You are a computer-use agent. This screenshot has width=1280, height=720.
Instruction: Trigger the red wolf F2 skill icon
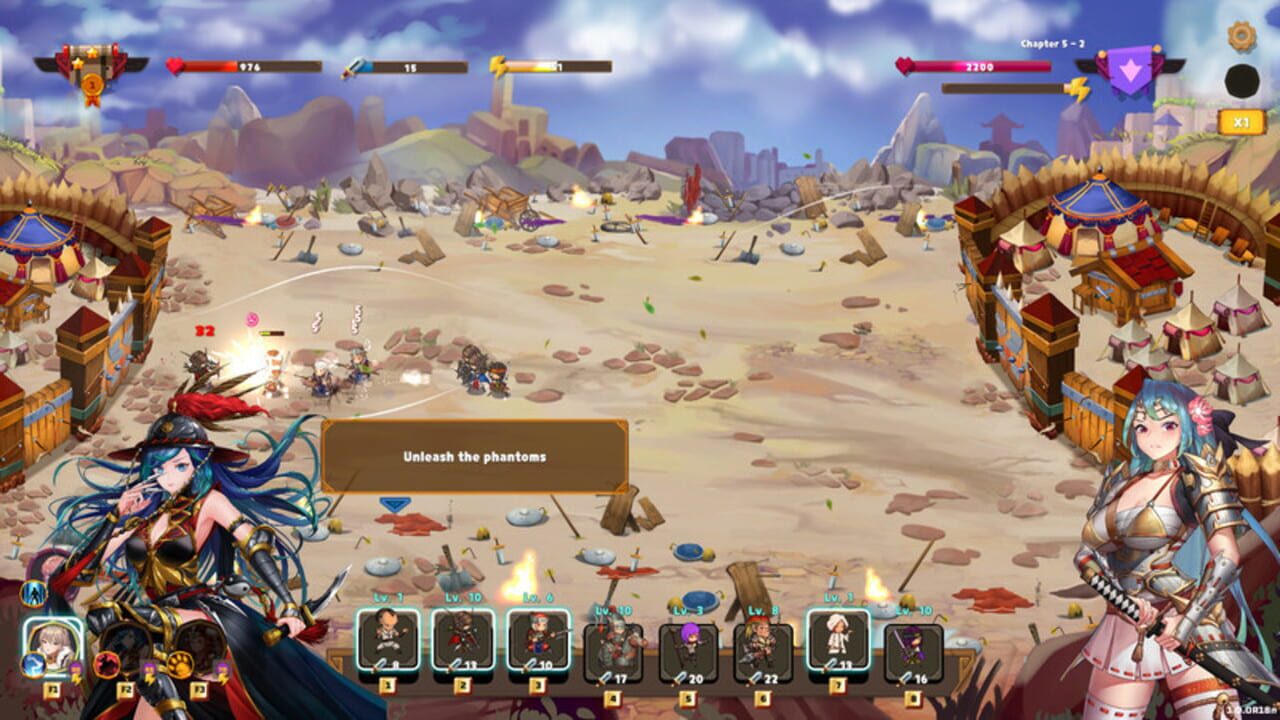107,665
